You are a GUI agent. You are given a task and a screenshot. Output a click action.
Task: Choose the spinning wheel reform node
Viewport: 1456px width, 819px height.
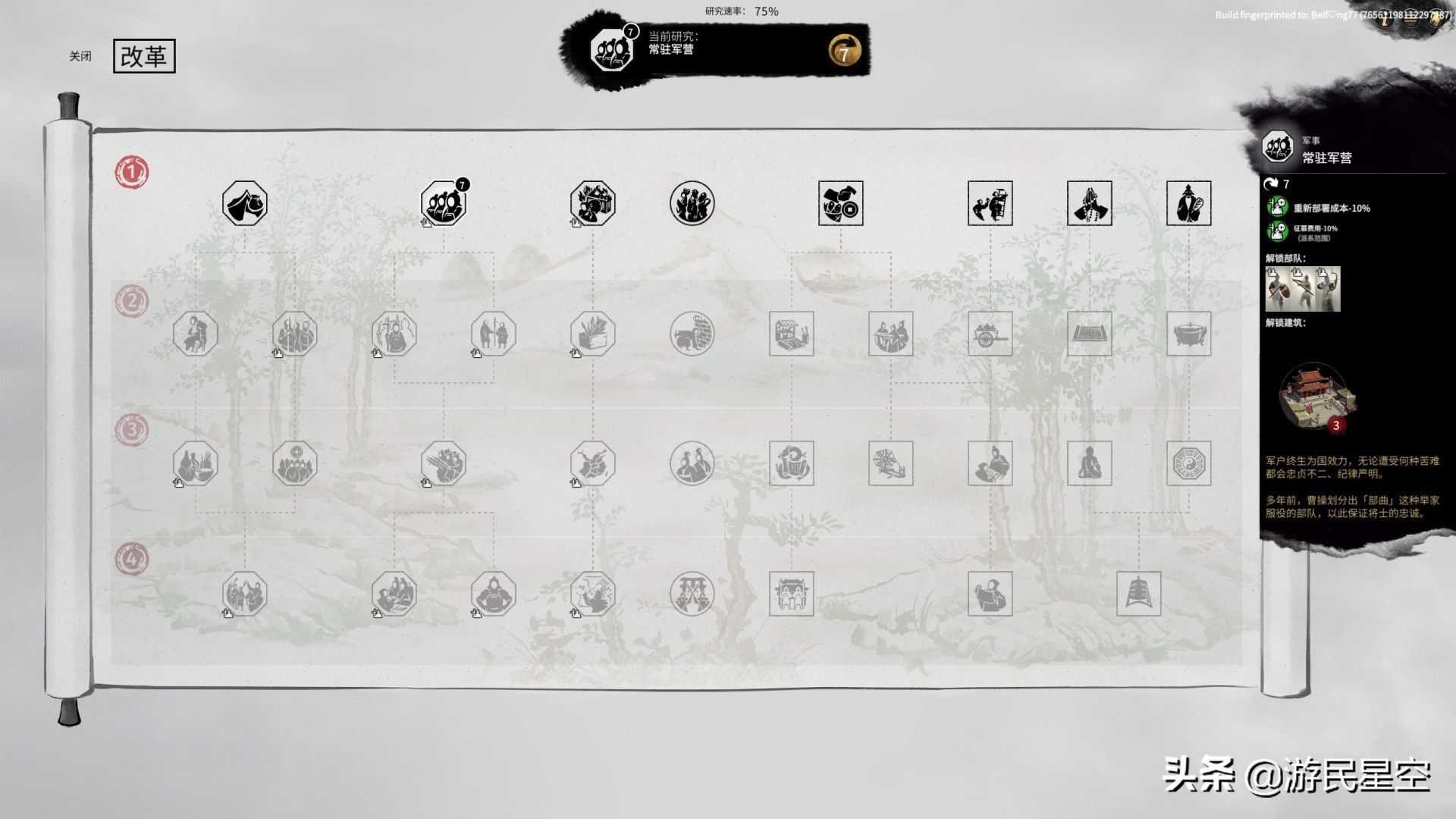click(890, 463)
